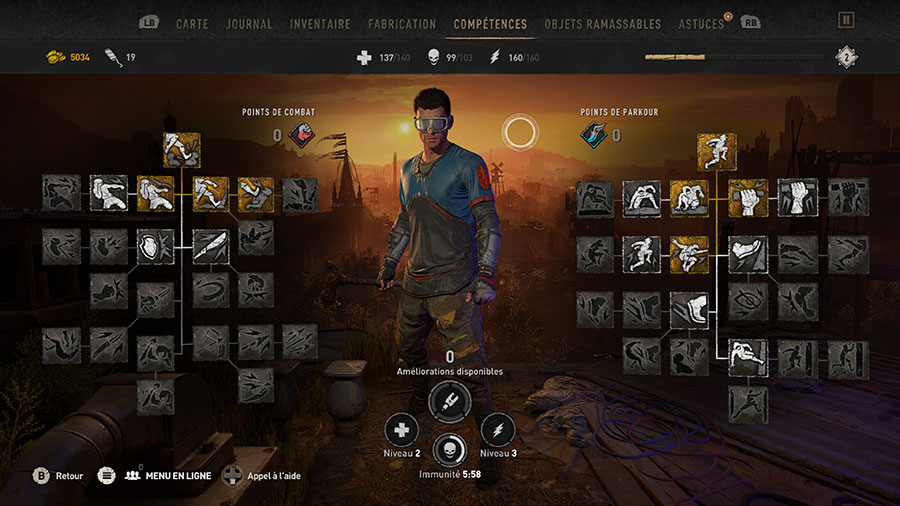Click the immunity skull icon
The image size is (900, 506).
pyautogui.click(x=449, y=452)
